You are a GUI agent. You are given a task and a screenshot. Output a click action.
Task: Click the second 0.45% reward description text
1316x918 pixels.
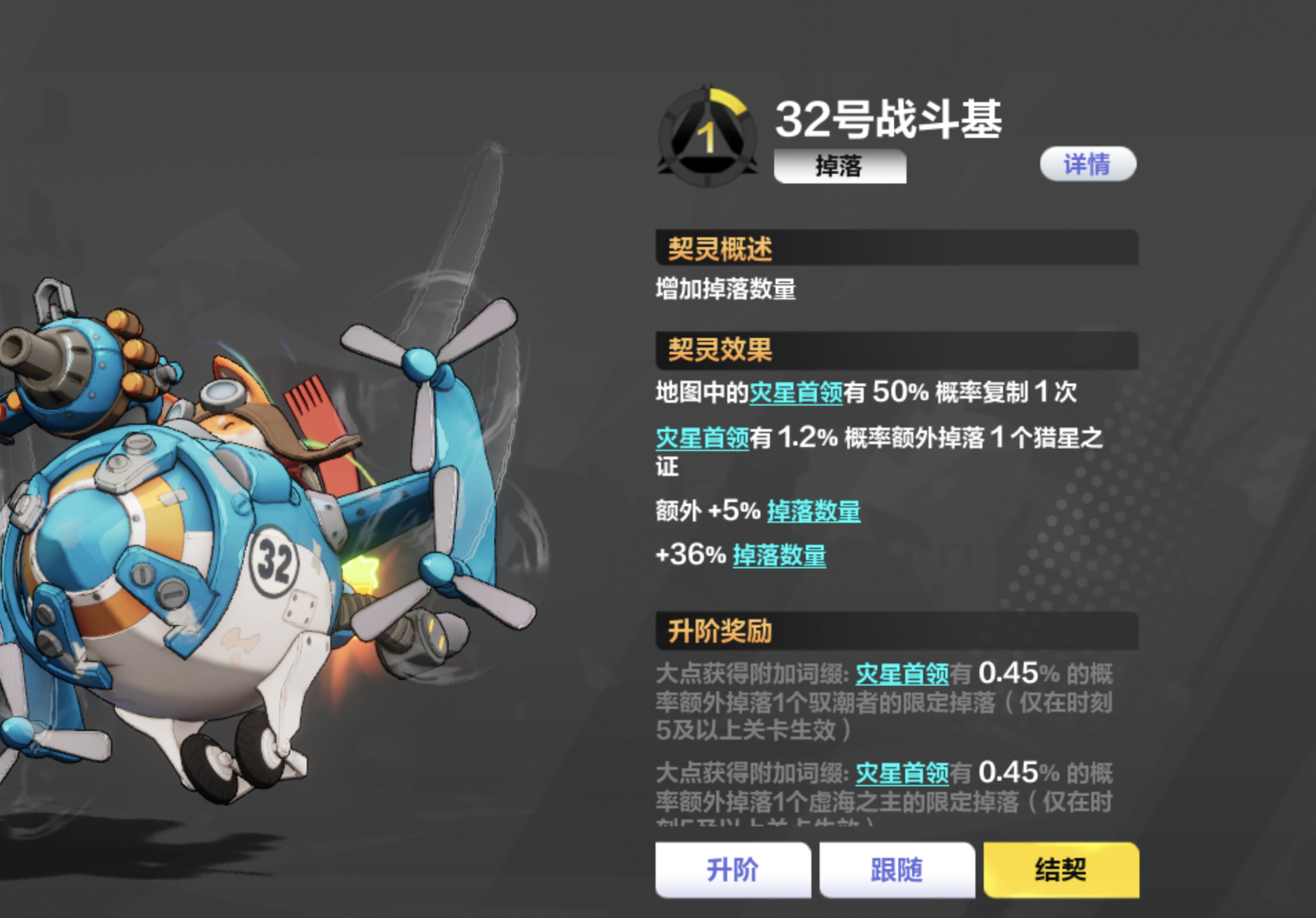(x=889, y=793)
